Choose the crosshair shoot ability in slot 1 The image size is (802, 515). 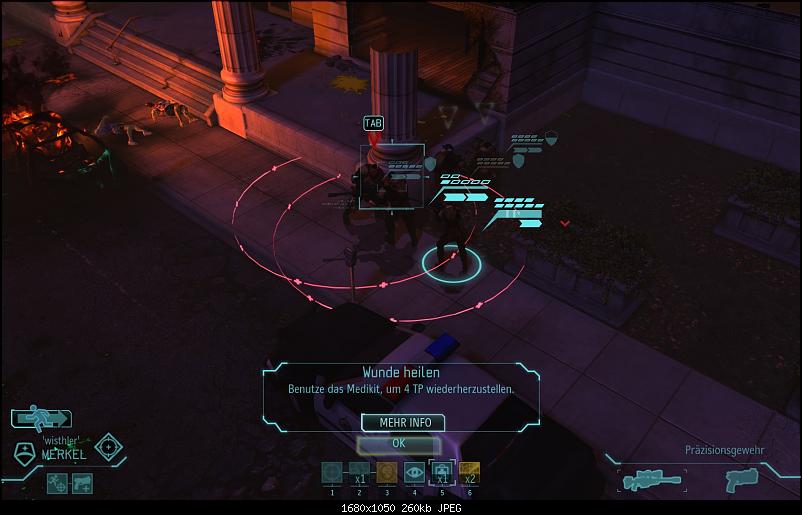pos(332,471)
